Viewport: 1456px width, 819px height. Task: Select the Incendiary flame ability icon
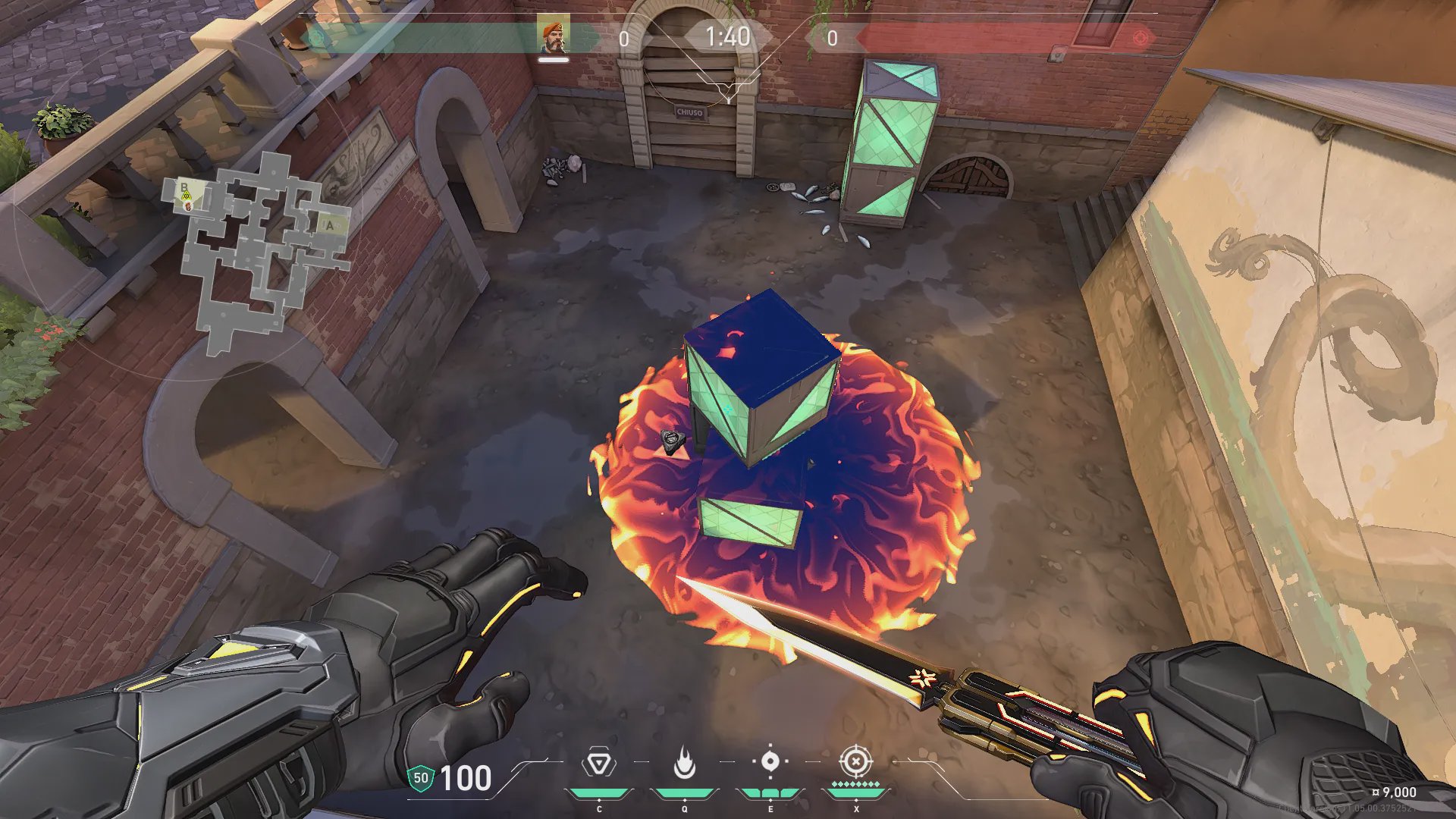685,763
